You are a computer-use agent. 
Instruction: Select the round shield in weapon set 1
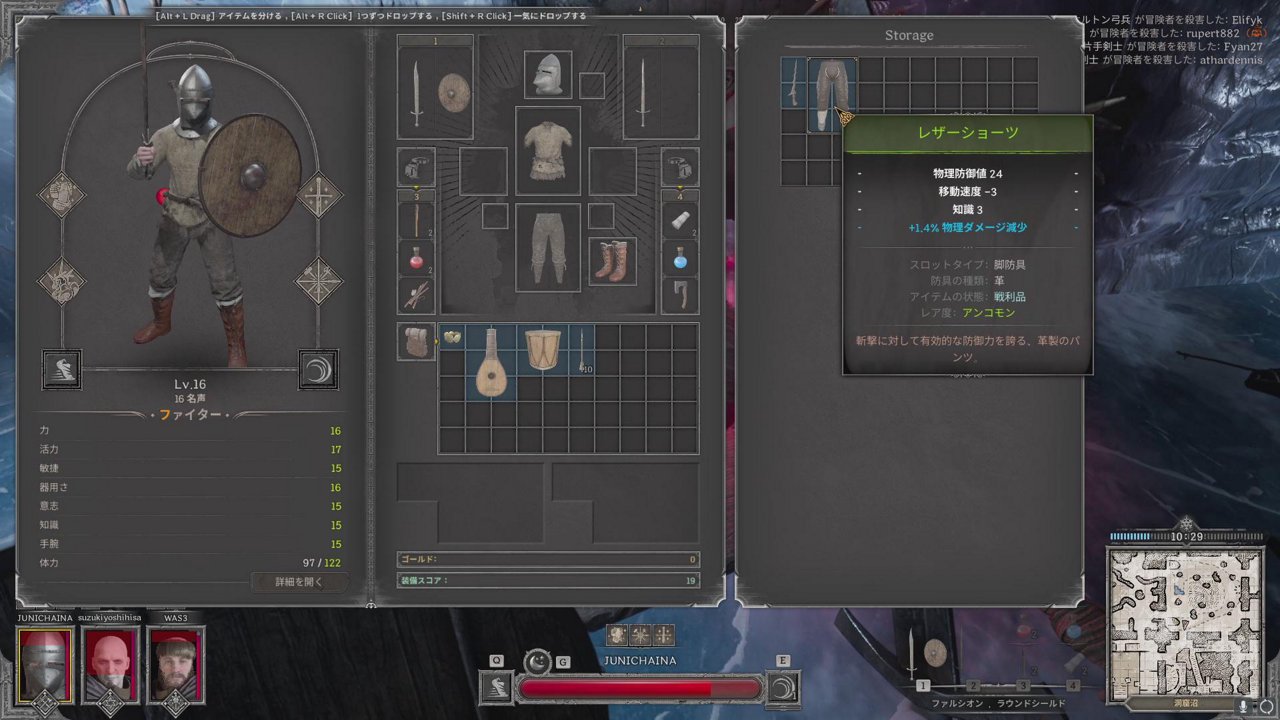click(x=453, y=93)
